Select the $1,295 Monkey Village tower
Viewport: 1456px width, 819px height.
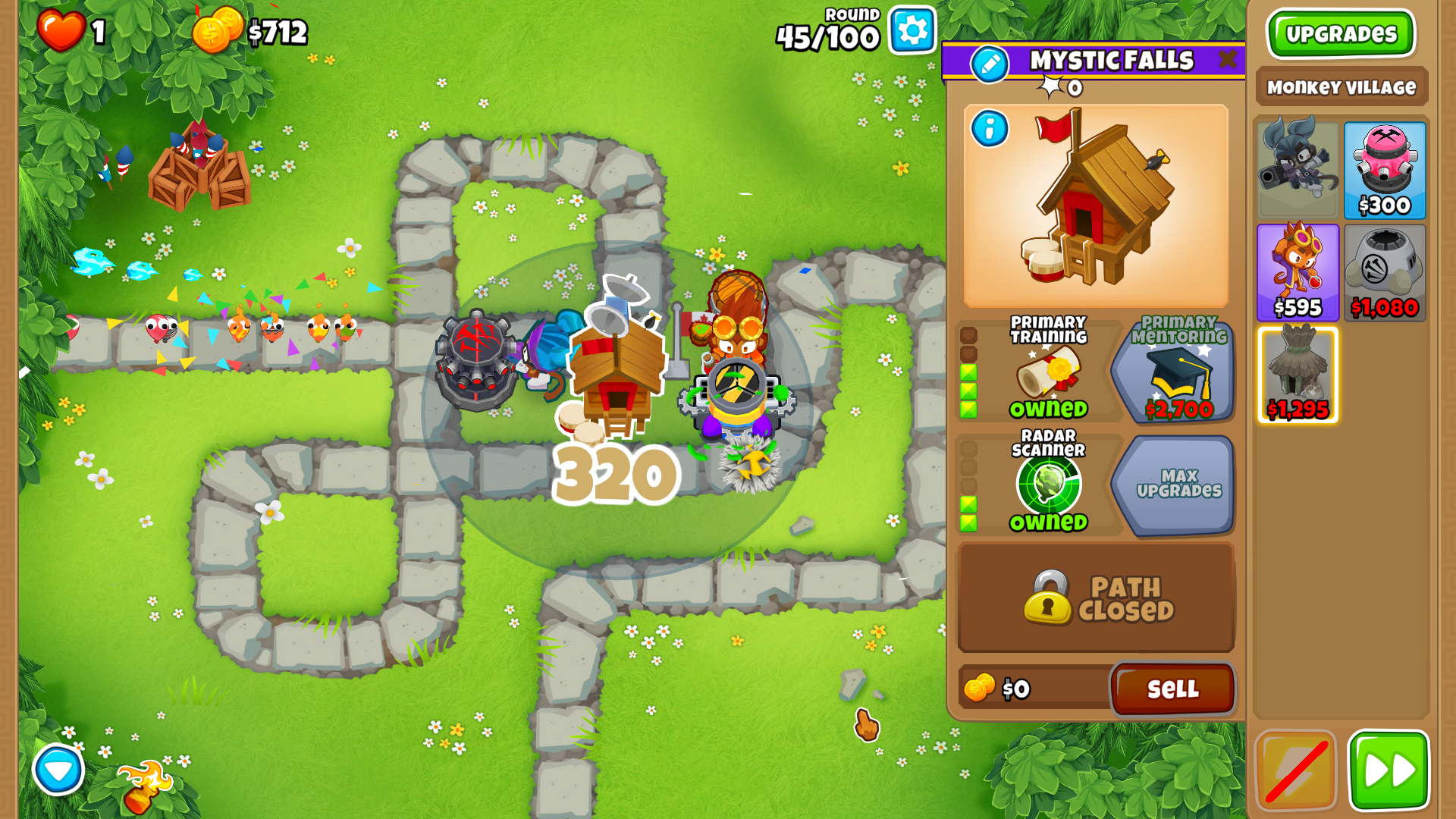1298,375
